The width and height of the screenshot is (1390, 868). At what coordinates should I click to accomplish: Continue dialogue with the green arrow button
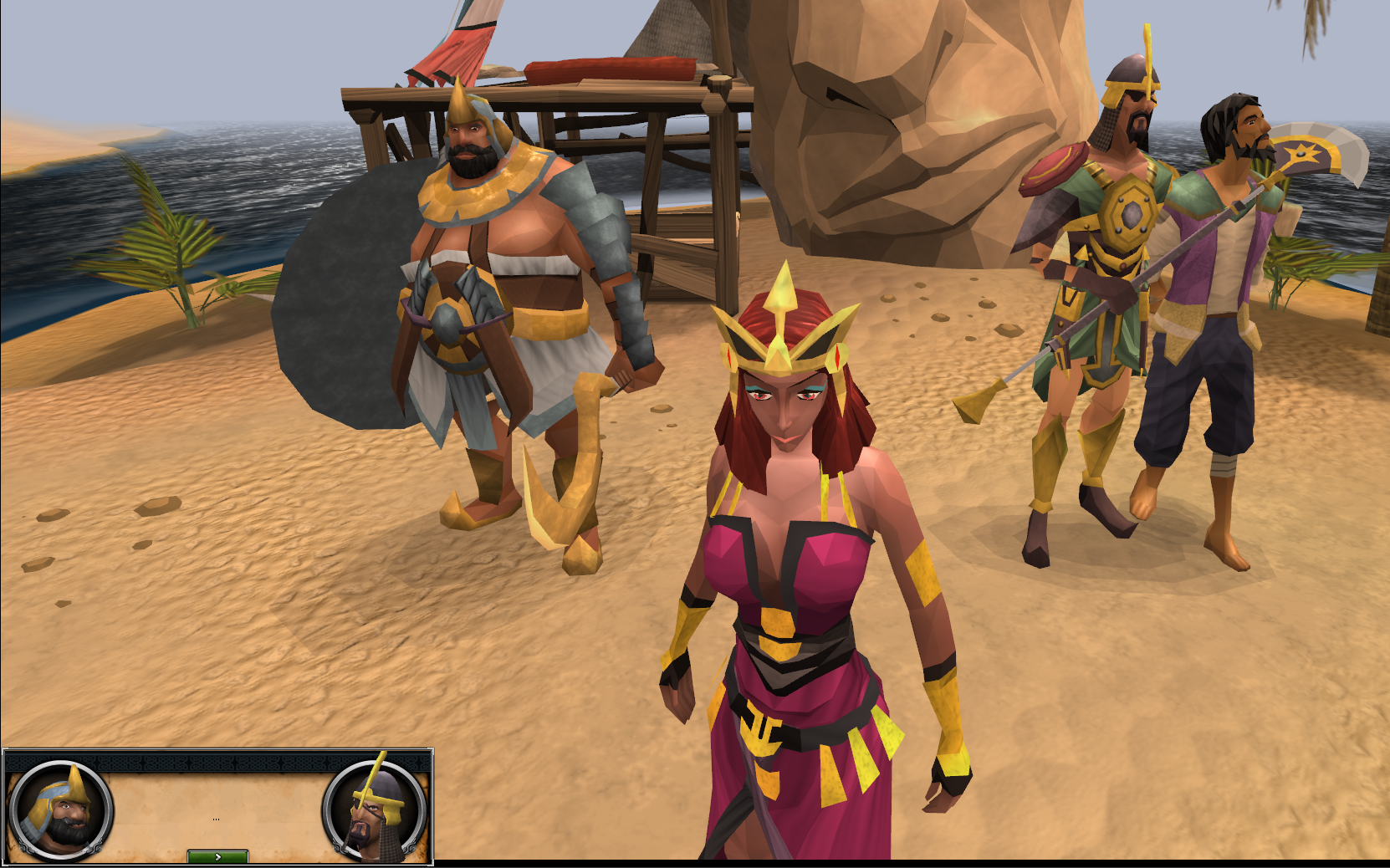tap(217, 856)
